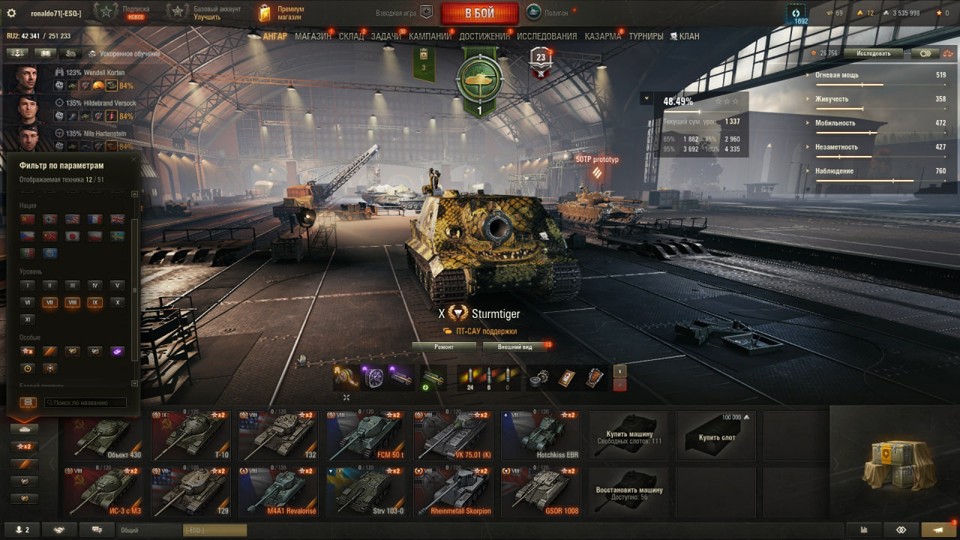Open Внешний вид customization

515,347
